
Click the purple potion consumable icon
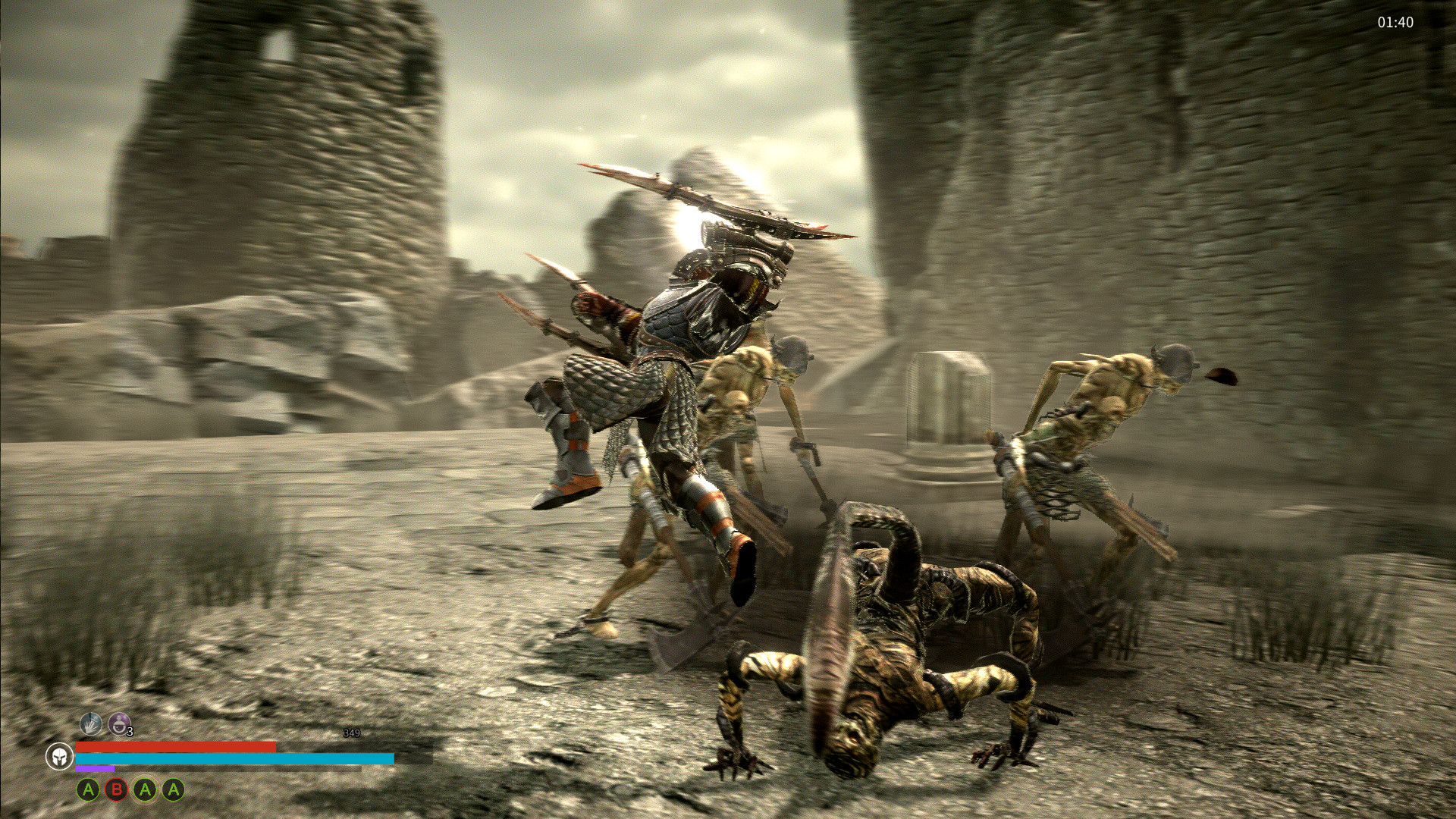(x=120, y=725)
